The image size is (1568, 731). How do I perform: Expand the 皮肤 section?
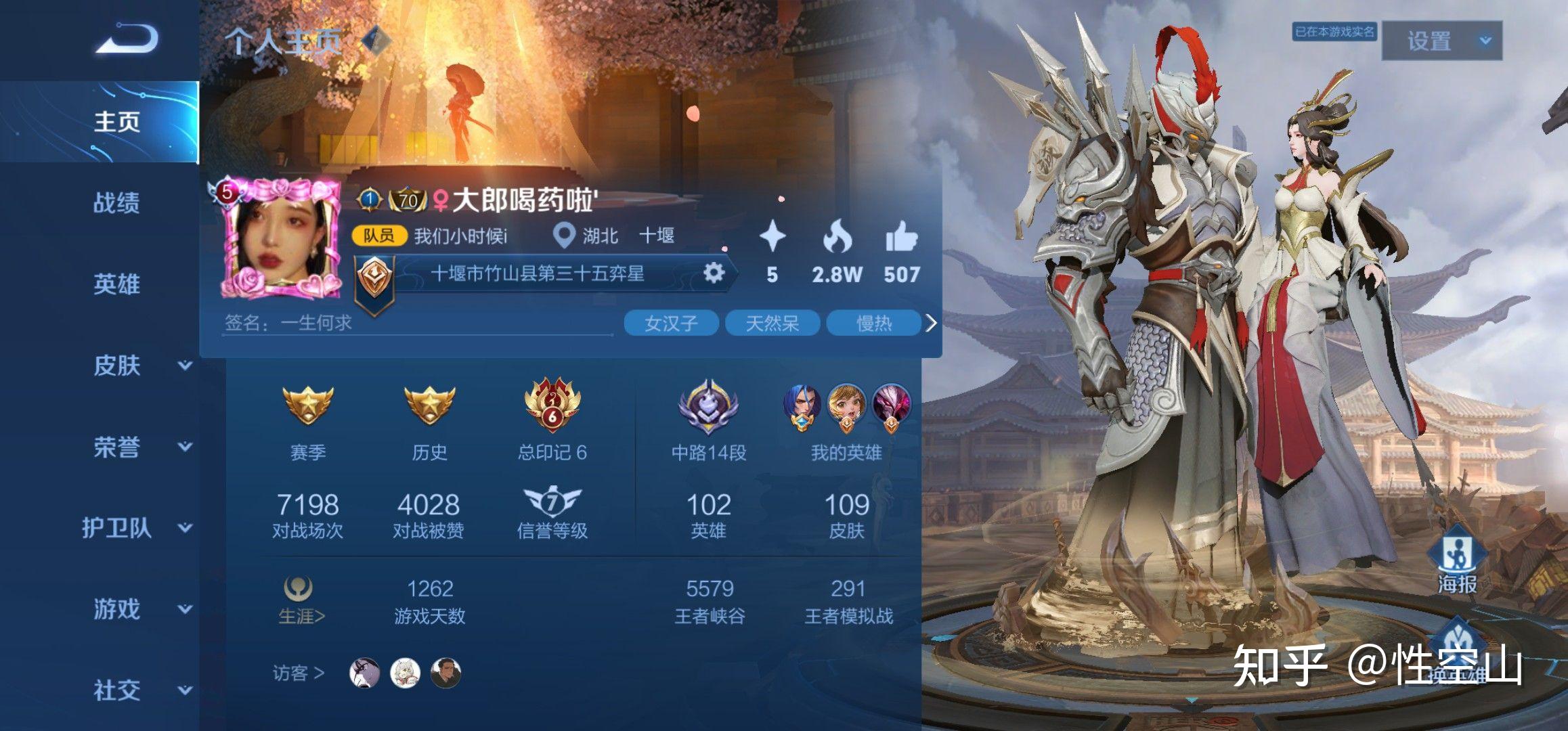pos(184,365)
